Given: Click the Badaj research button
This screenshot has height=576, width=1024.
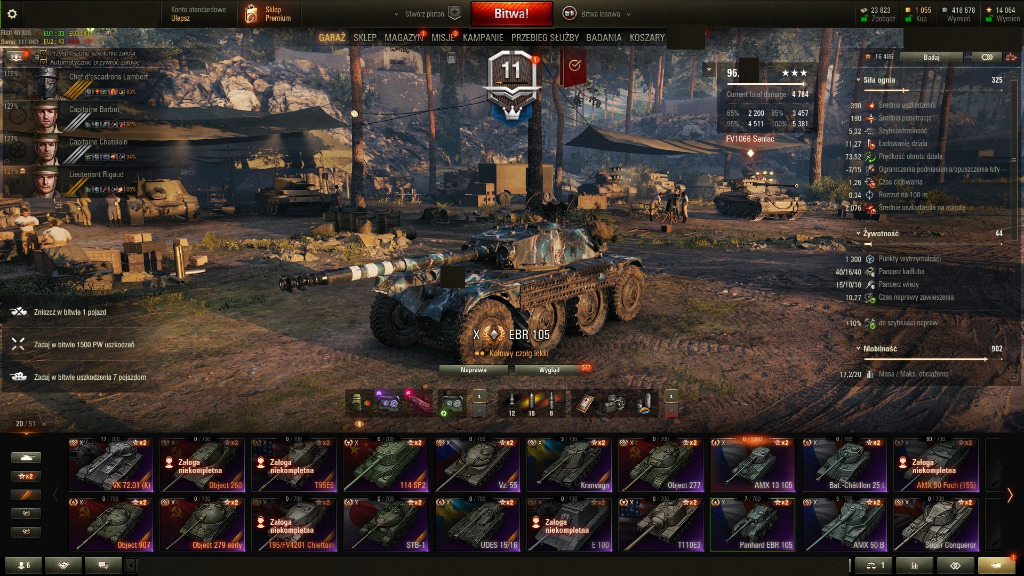Looking at the screenshot, I should [931, 57].
